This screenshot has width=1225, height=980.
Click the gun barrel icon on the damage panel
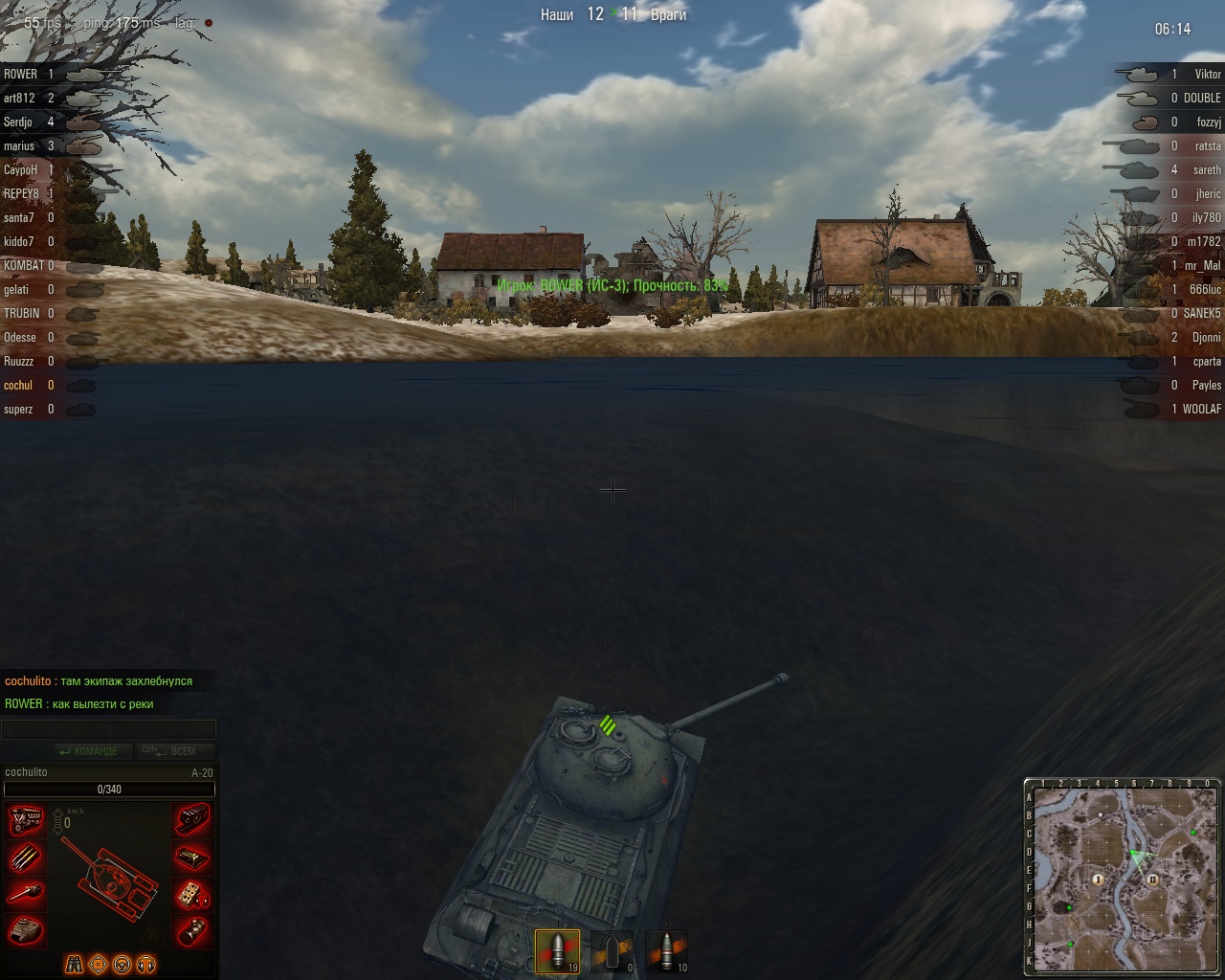click(x=27, y=891)
